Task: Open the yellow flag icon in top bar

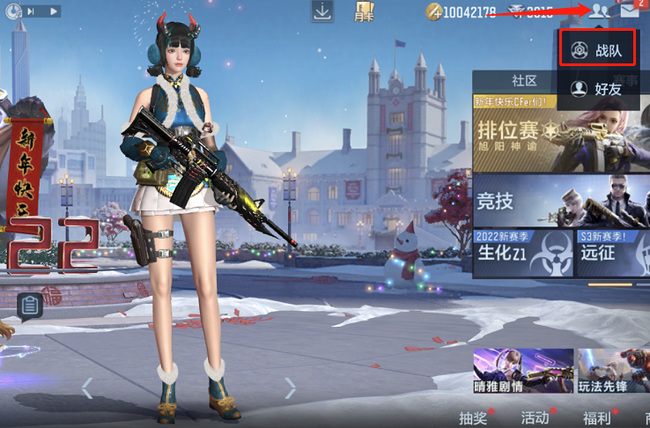Action: 364,12
